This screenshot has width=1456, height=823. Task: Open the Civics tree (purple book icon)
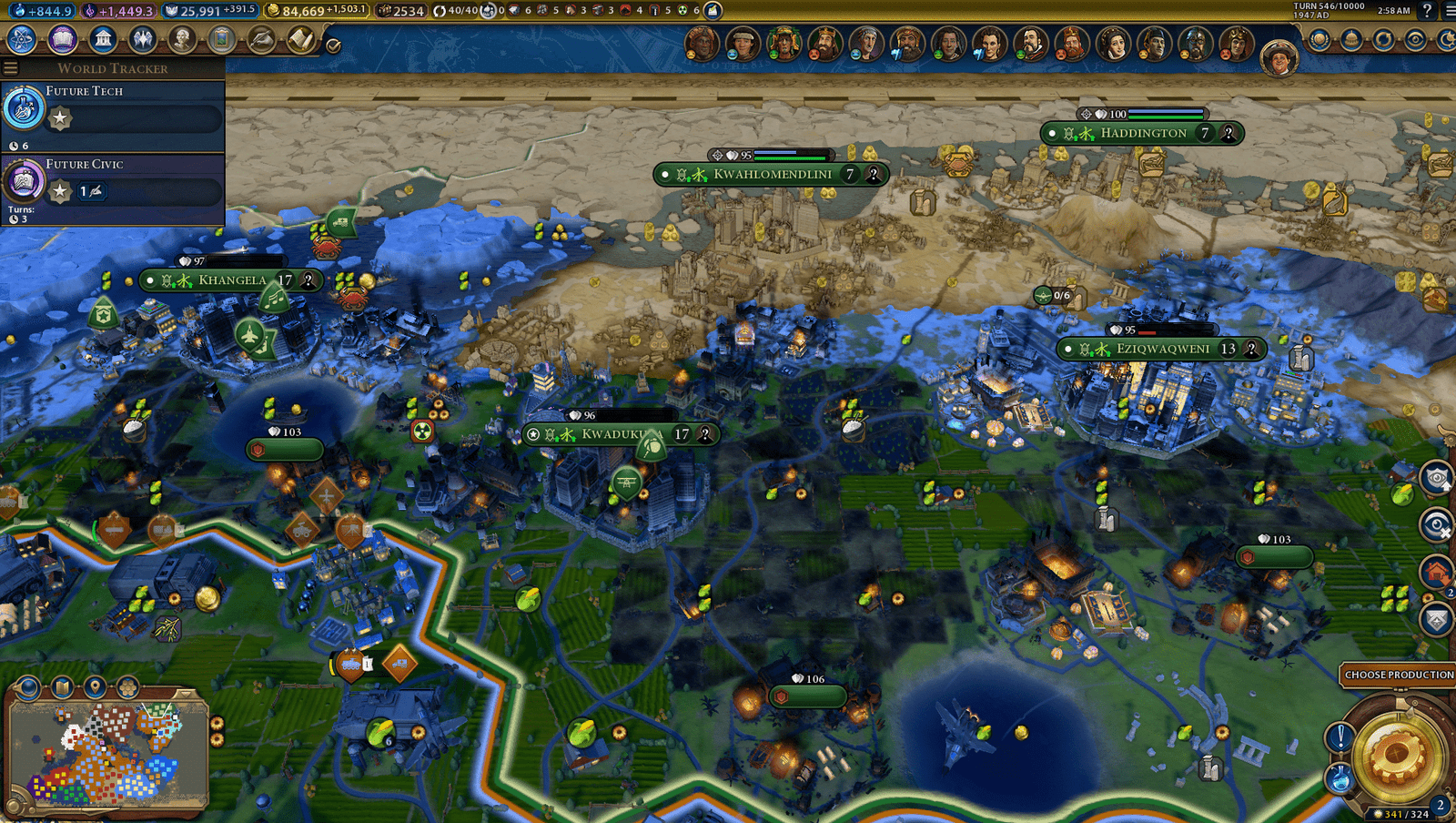pyautogui.click(x=63, y=39)
